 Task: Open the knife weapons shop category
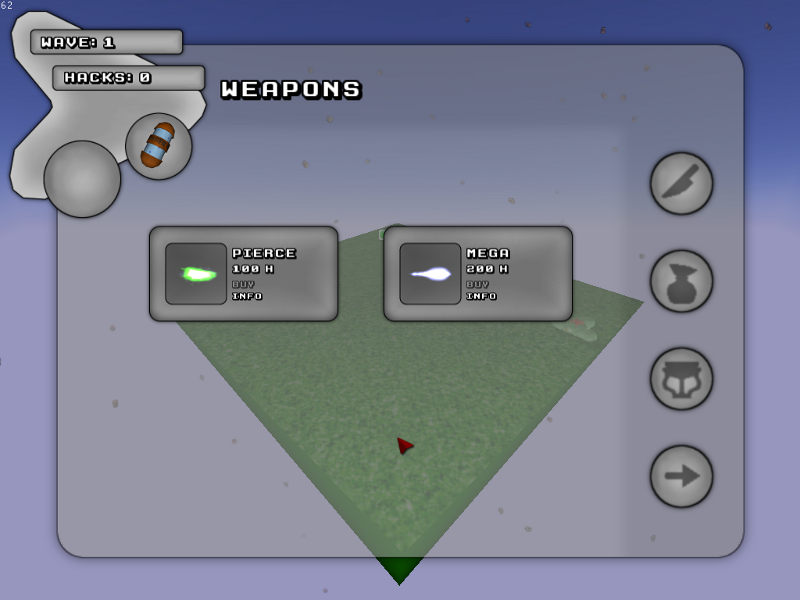click(681, 183)
